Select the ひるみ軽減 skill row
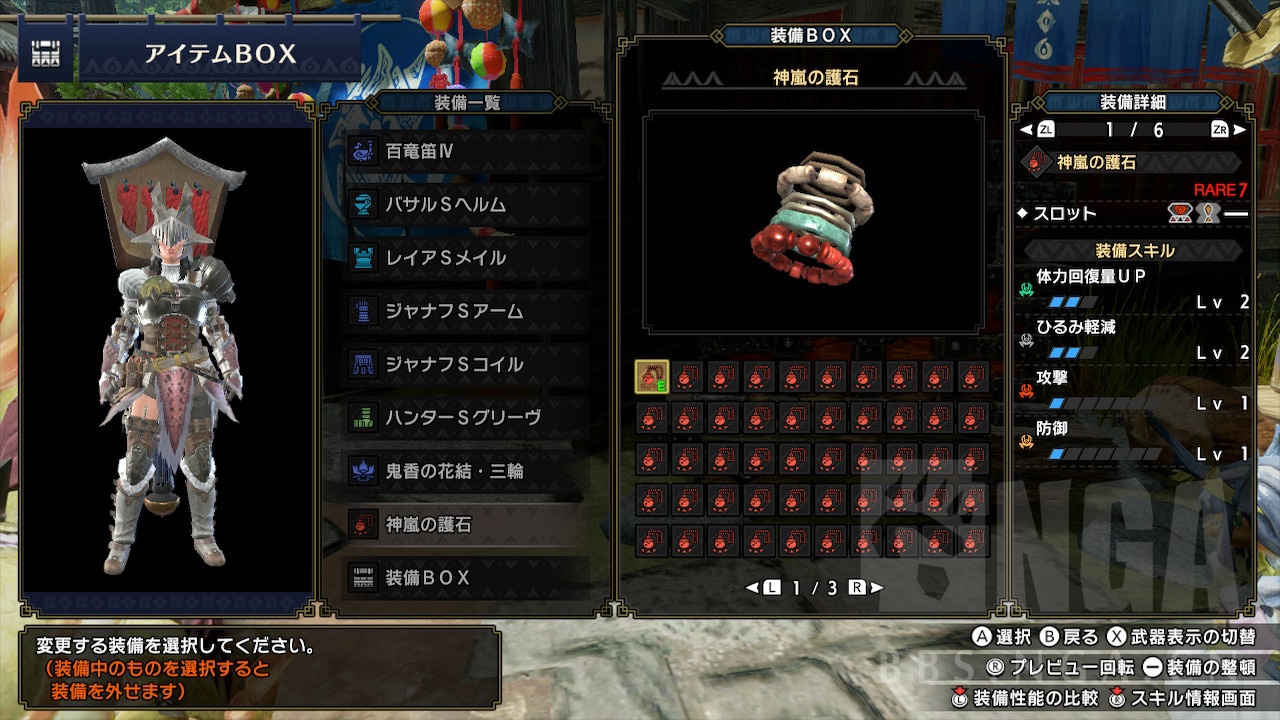 coord(1133,340)
